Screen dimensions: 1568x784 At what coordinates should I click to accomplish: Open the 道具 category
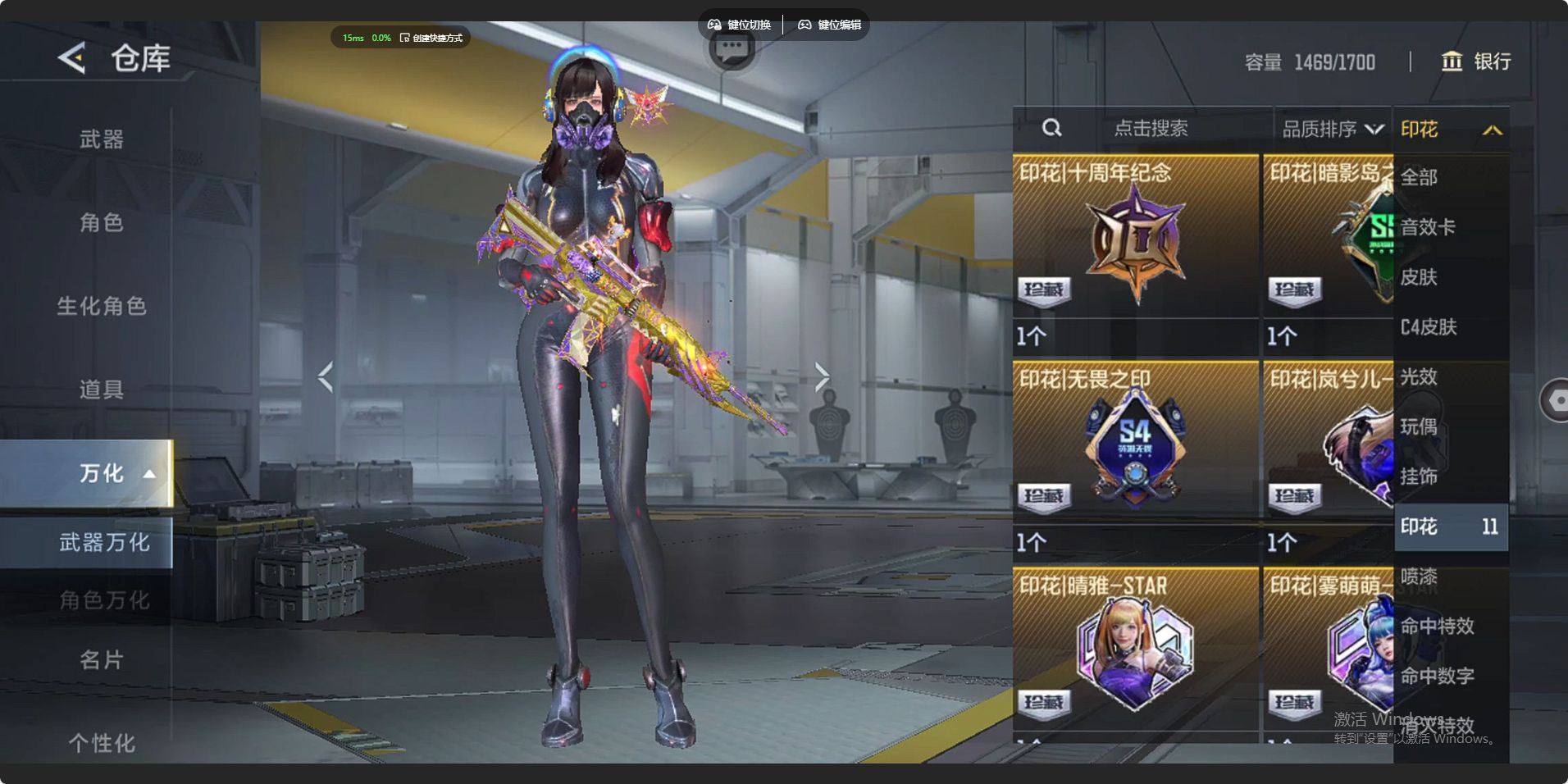(102, 390)
